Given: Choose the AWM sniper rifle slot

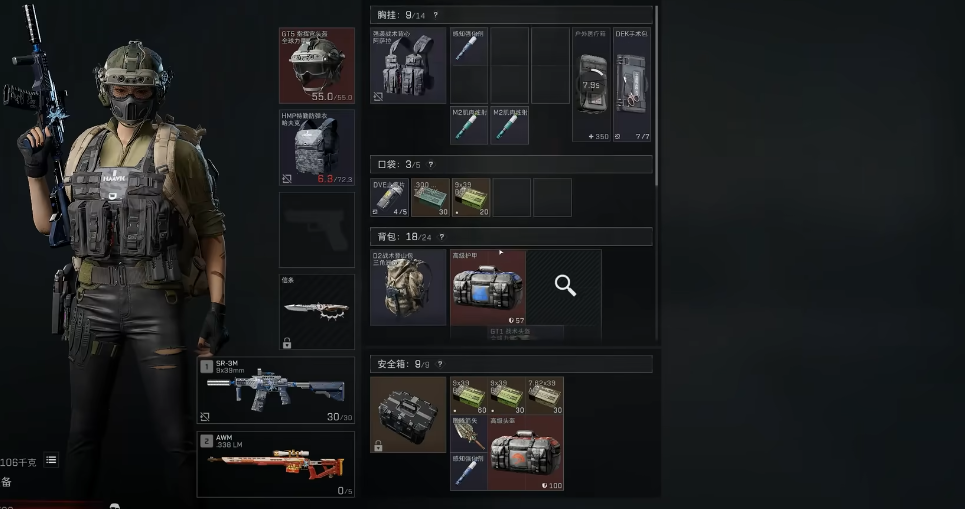Looking at the screenshot, I should click(275, 464).
